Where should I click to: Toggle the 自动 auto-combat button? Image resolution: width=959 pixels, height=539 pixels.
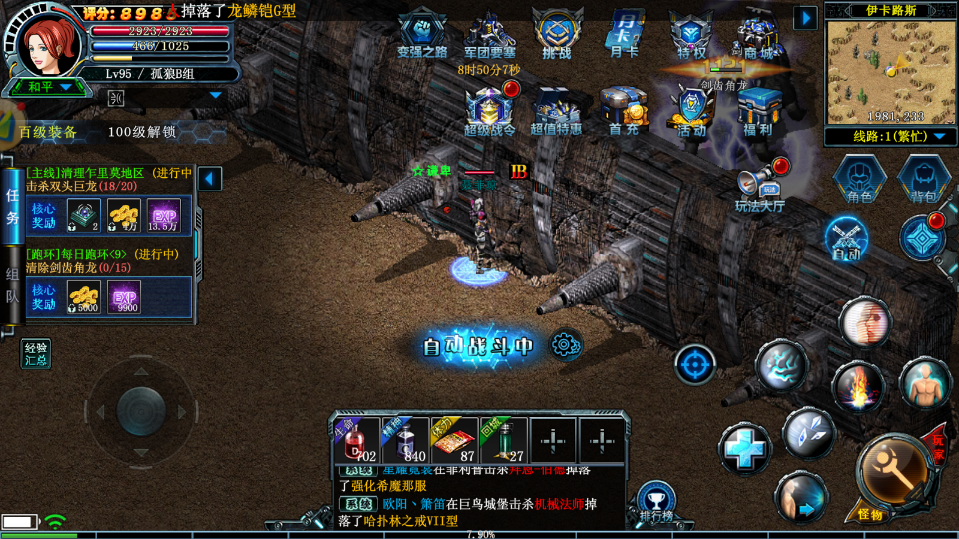coord(846,239)
